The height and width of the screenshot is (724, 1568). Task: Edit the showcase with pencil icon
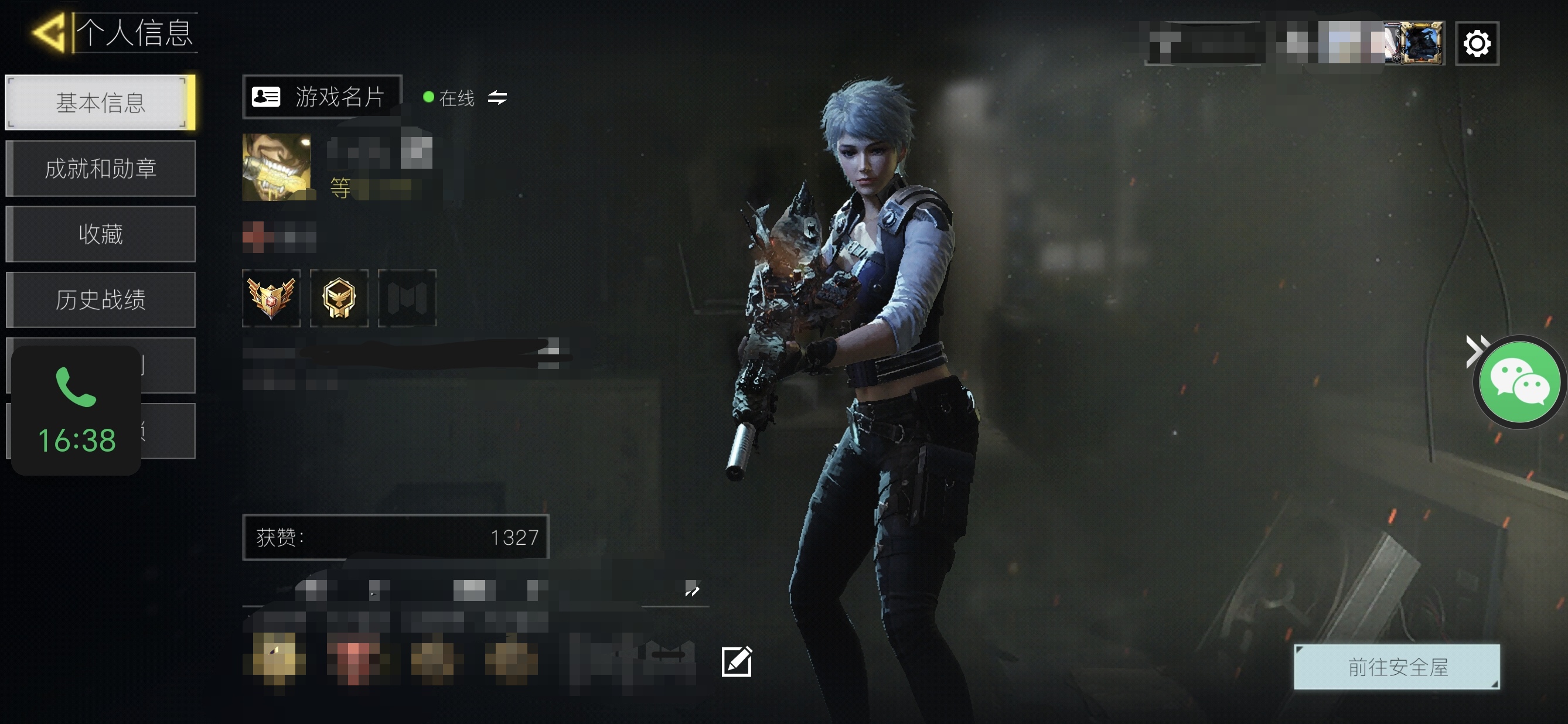tap(737, 661)
